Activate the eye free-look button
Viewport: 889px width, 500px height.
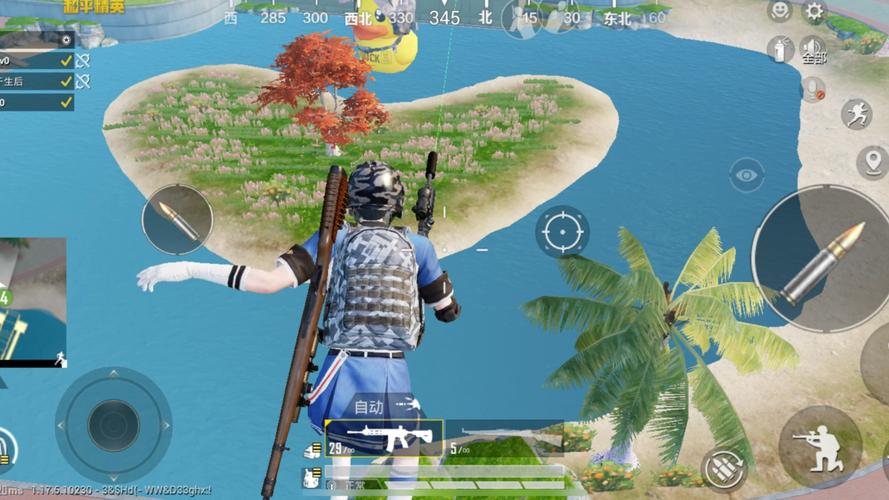pyautogui.click(x=746, y=175)
